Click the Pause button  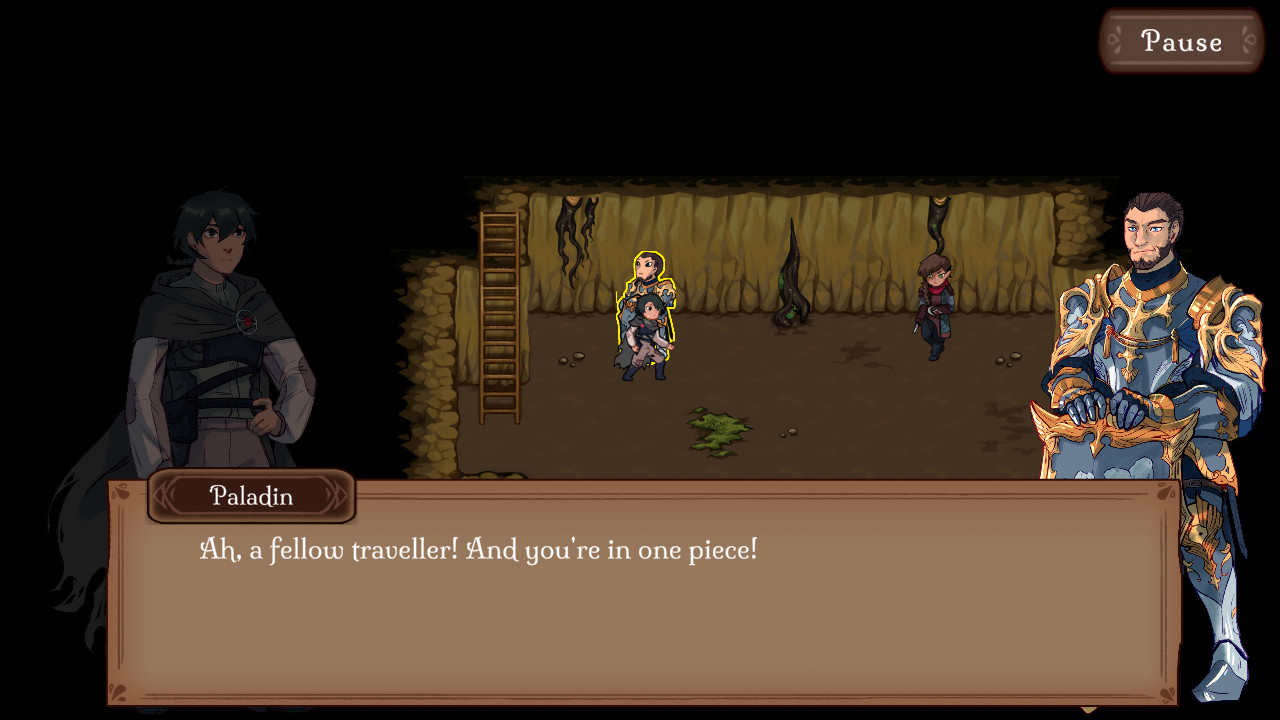click(x=1180, y=41)
